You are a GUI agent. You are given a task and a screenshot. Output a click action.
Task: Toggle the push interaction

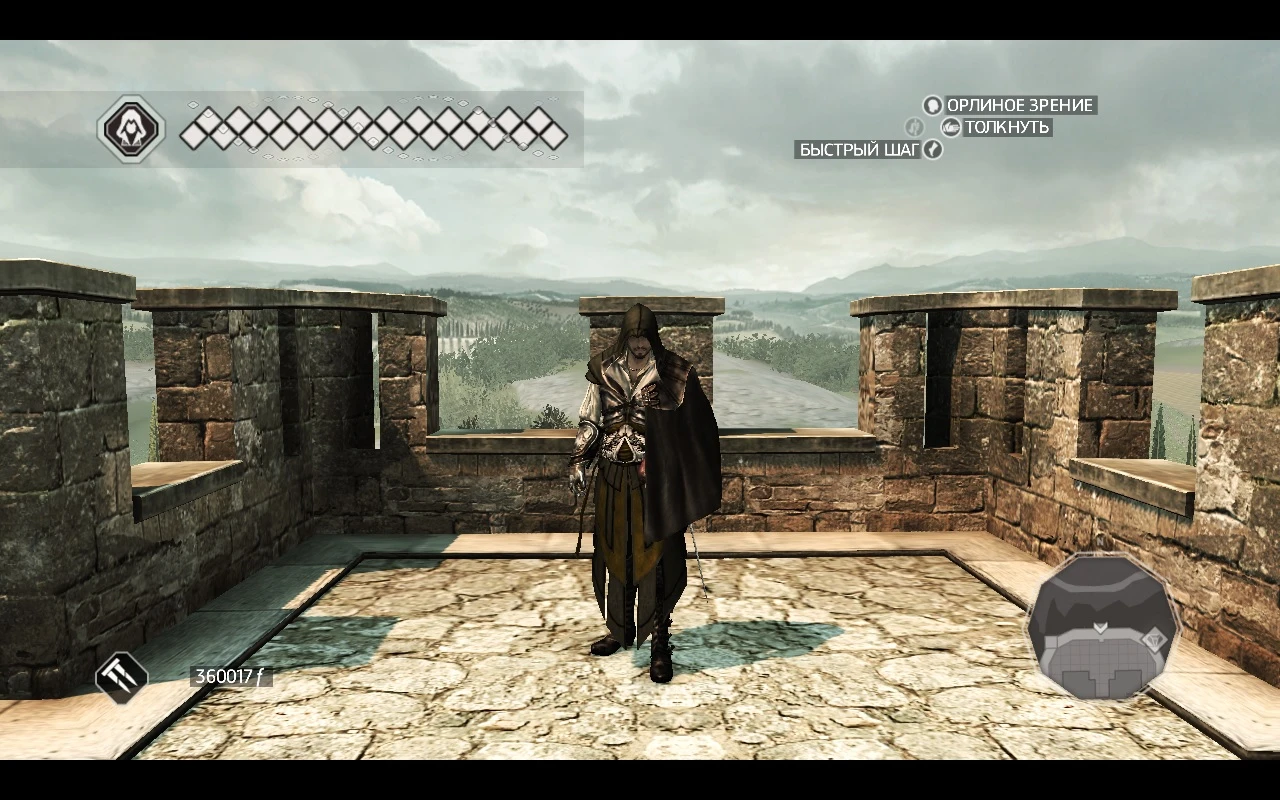pos(951,127)
